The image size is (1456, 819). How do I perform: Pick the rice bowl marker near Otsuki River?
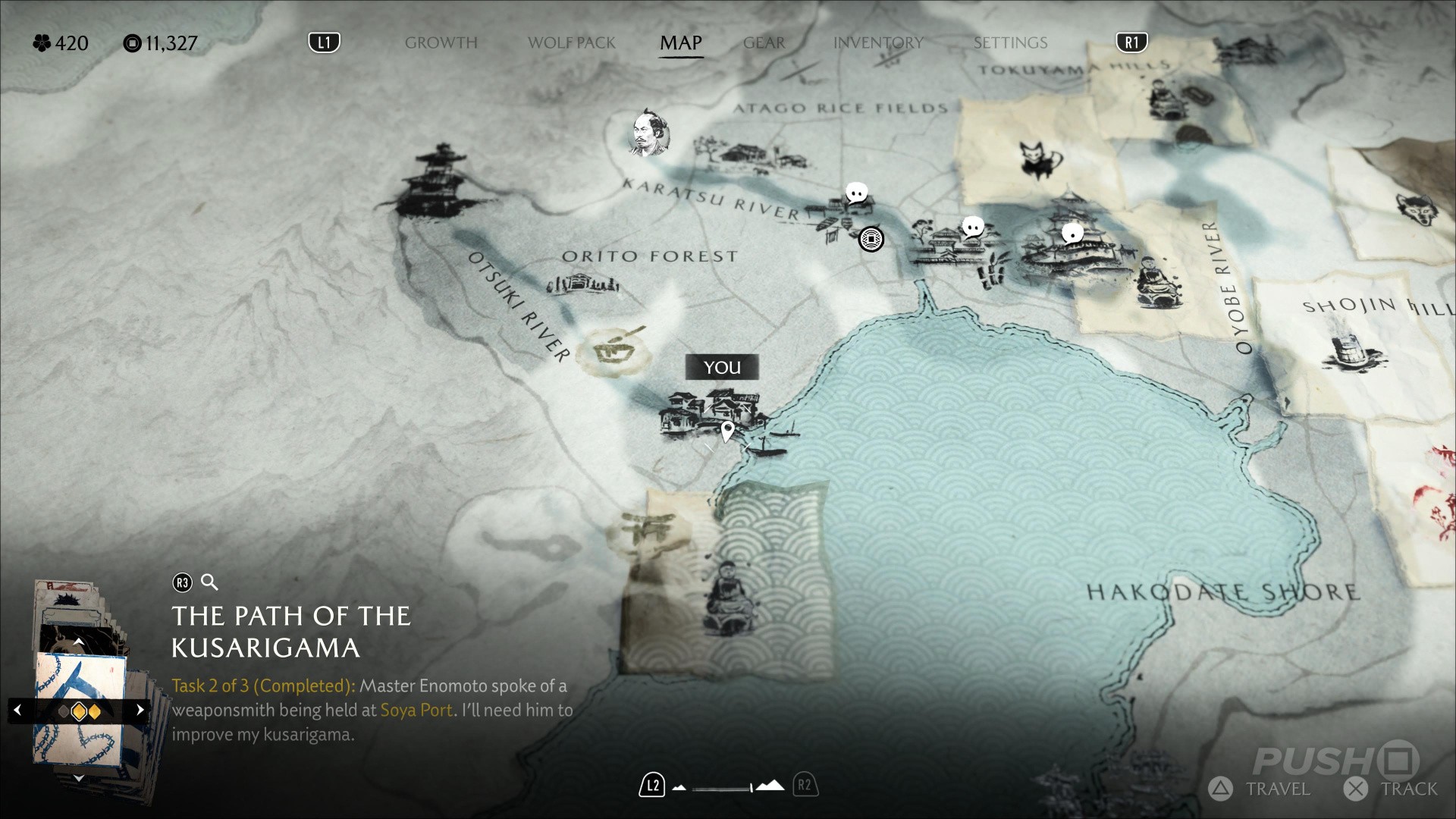[x=613, y=350]
